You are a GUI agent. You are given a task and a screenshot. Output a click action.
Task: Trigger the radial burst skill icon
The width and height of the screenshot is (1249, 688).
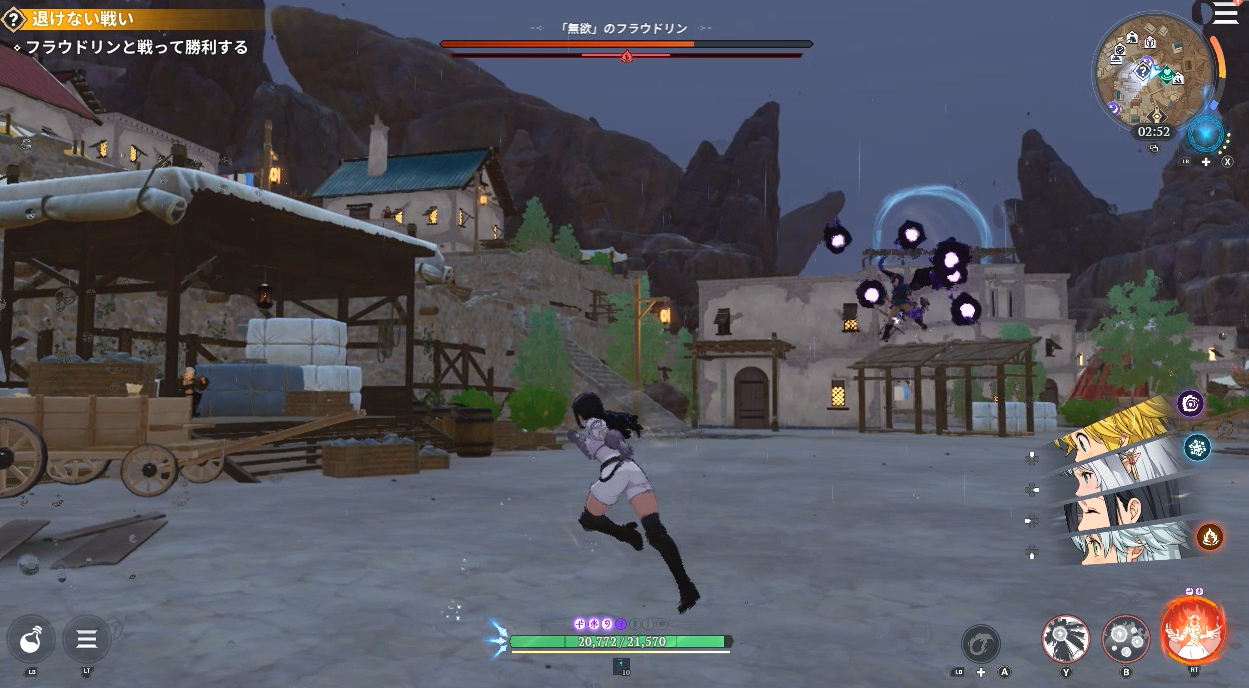pos(1066,639)
